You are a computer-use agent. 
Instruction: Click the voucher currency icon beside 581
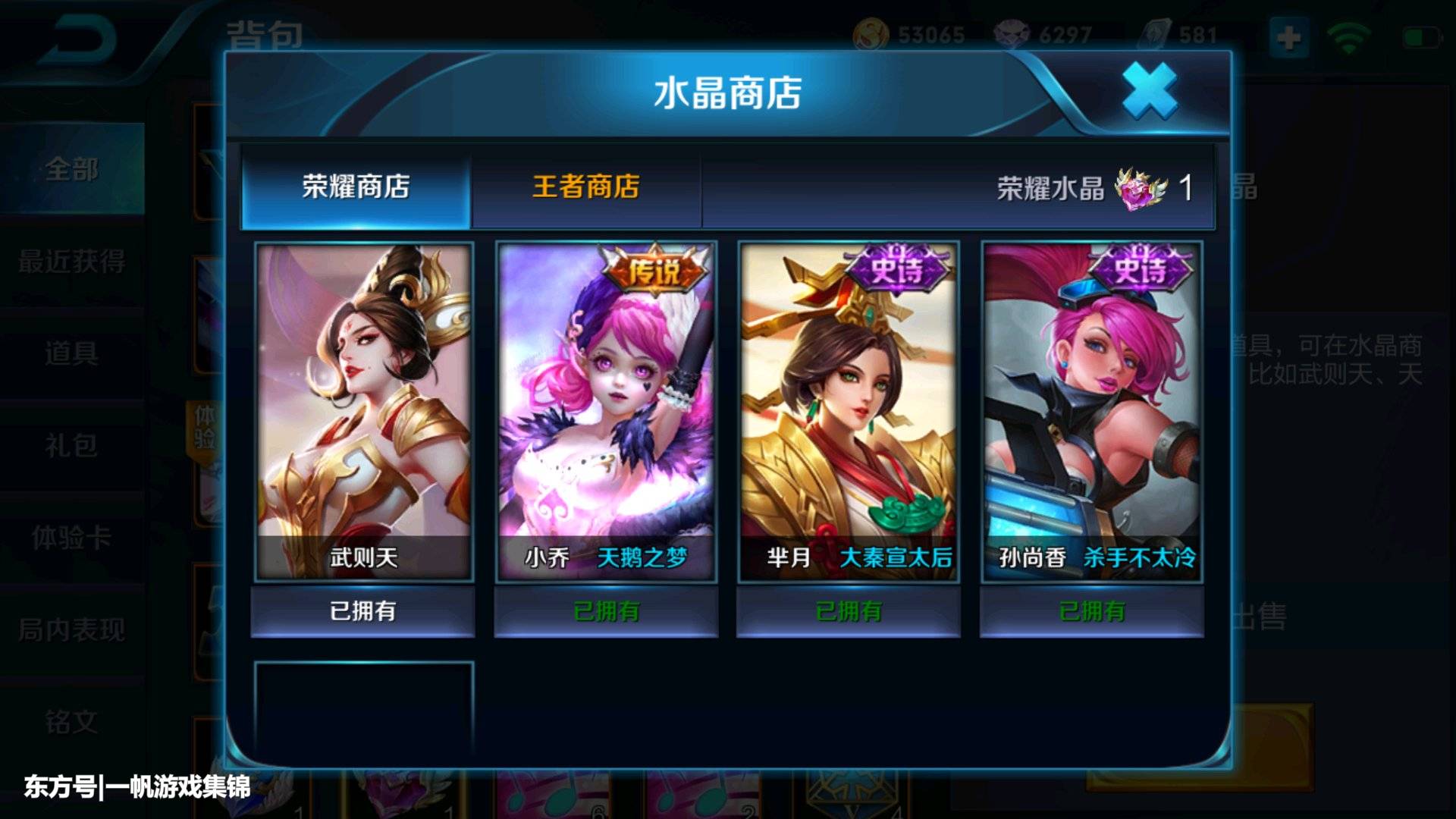point(1155,33)
